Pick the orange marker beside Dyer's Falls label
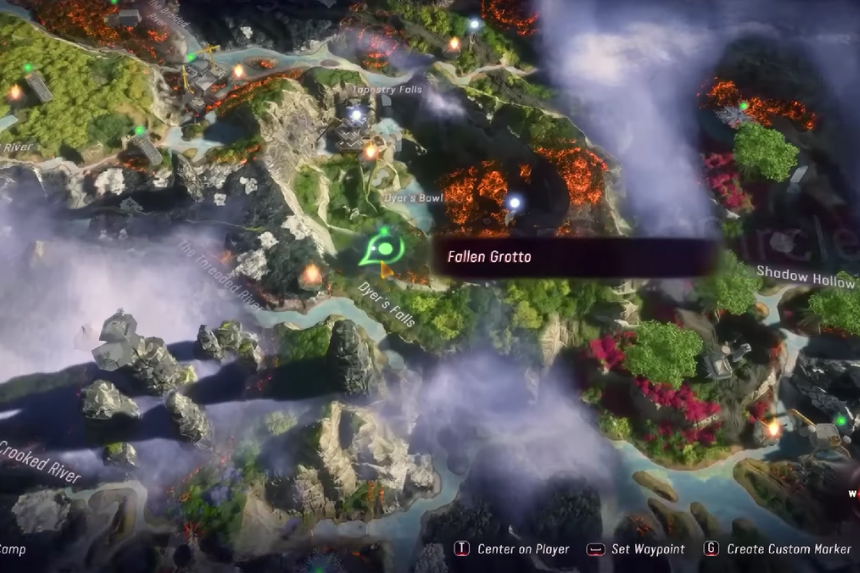Screen dimensions: 860x573 coord(313,272)
